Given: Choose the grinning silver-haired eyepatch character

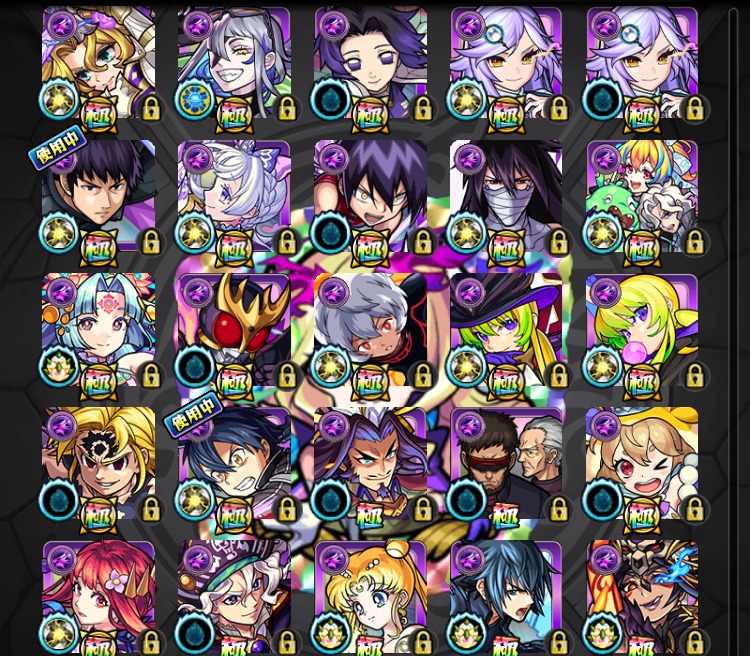Looking at the screenshot, I should click(x=234, y=63).
